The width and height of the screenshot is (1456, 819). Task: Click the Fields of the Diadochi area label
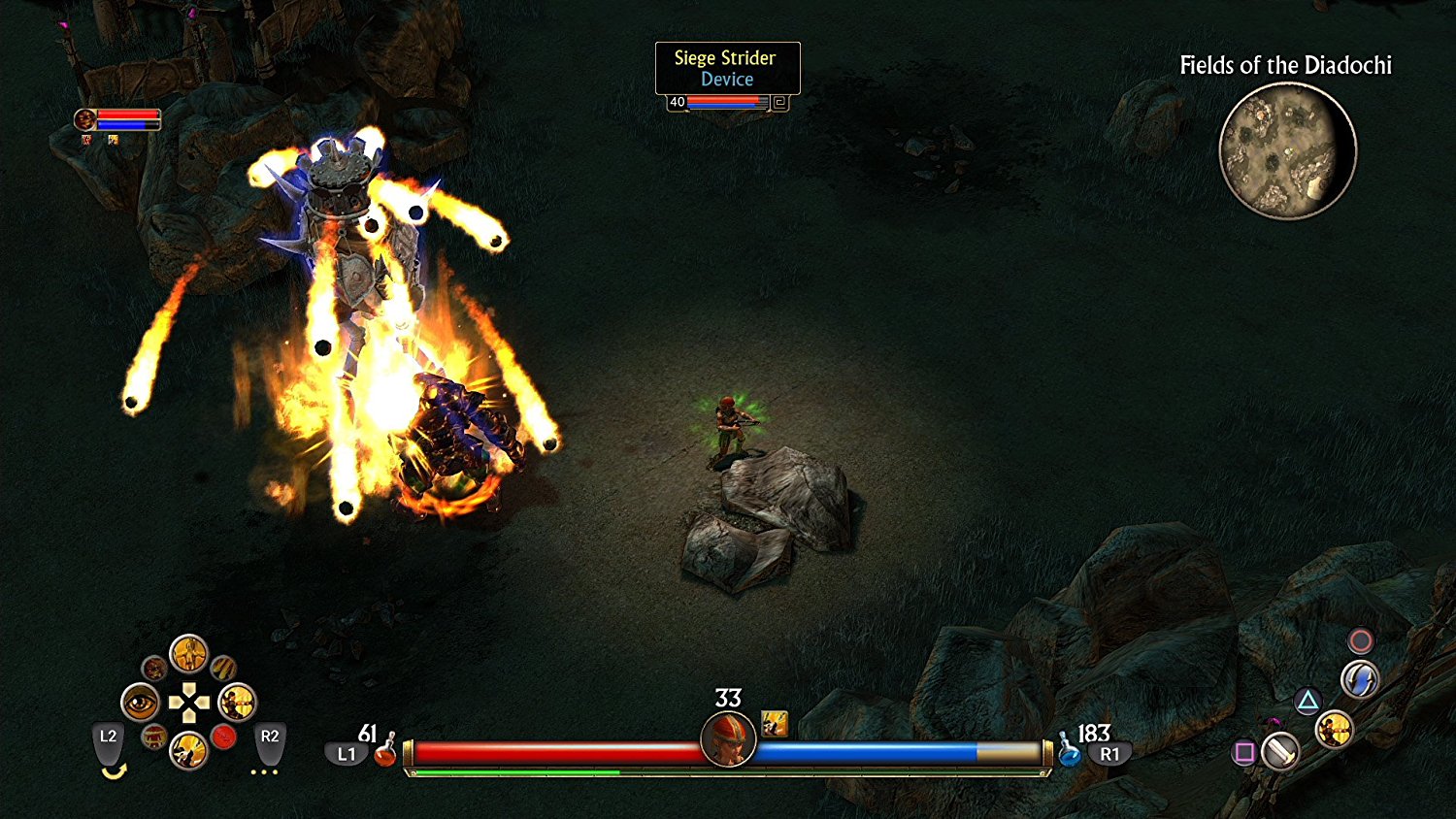(1286, 66)
